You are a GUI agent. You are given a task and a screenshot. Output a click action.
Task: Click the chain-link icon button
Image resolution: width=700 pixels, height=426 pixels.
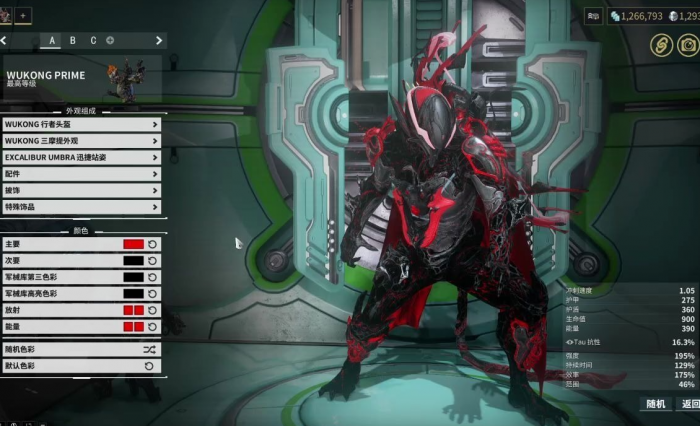660,44
